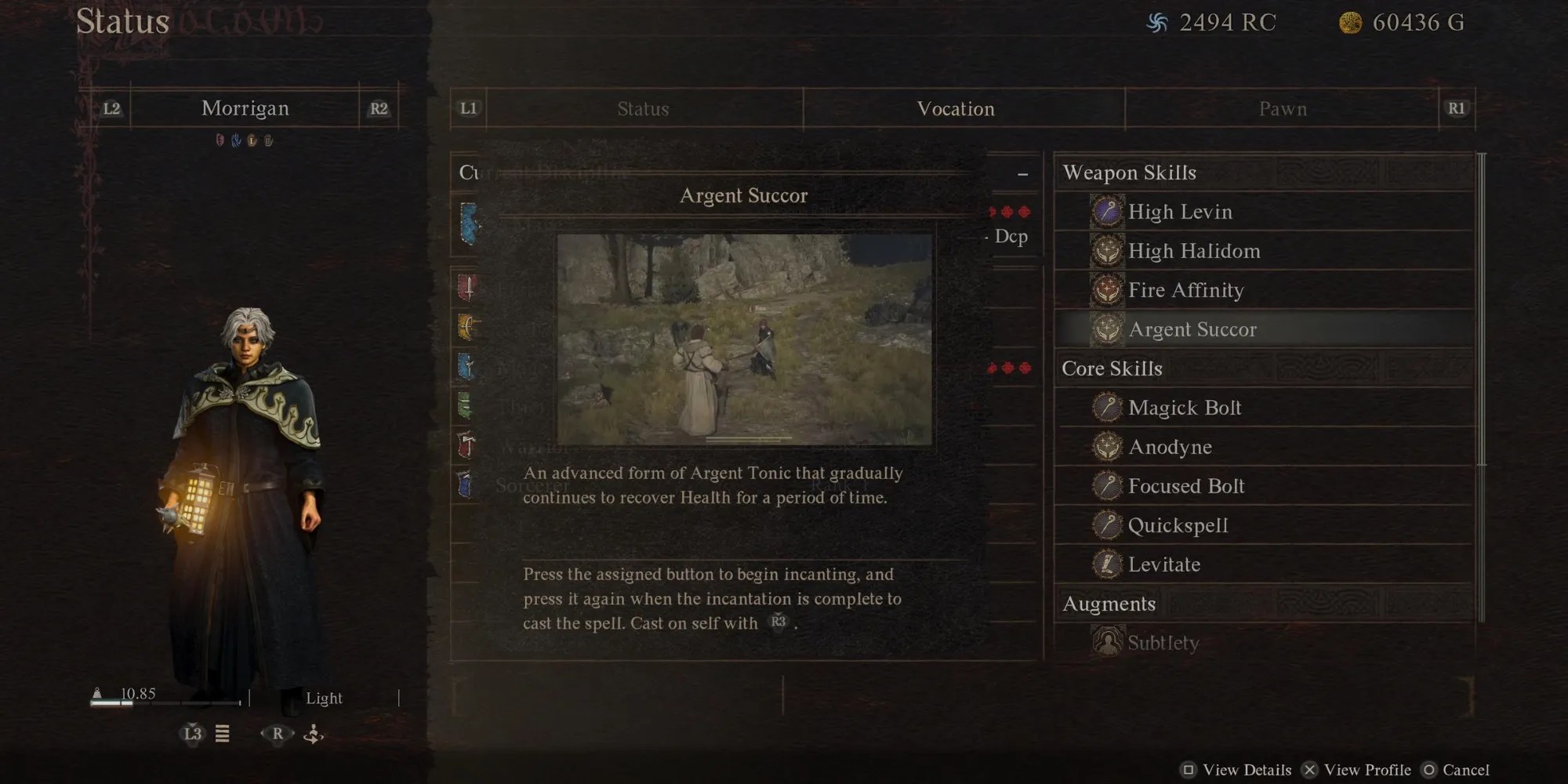Click the Argent Succor preview thumbnail
The height and width of the screenshot is (784, 1568).
[744, 339]
